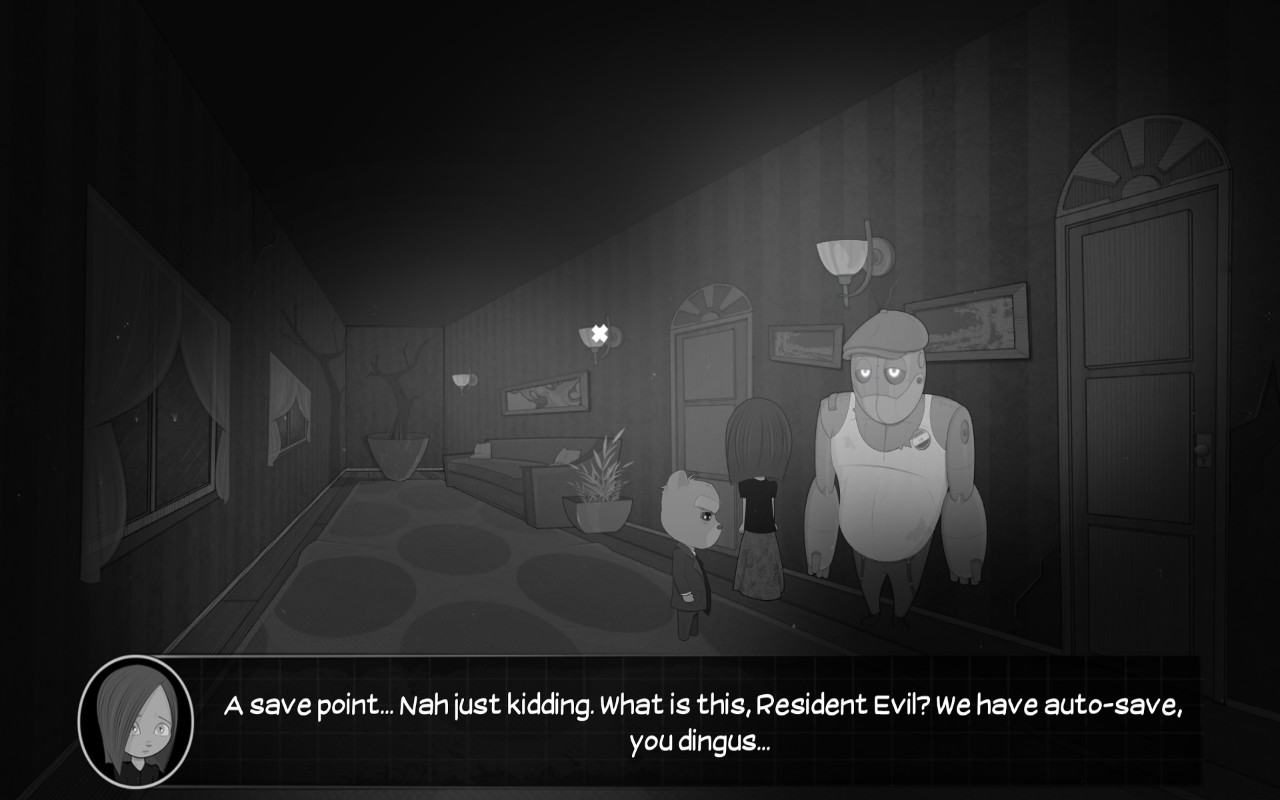Click the dialogue box to continue

pos(700,722)
